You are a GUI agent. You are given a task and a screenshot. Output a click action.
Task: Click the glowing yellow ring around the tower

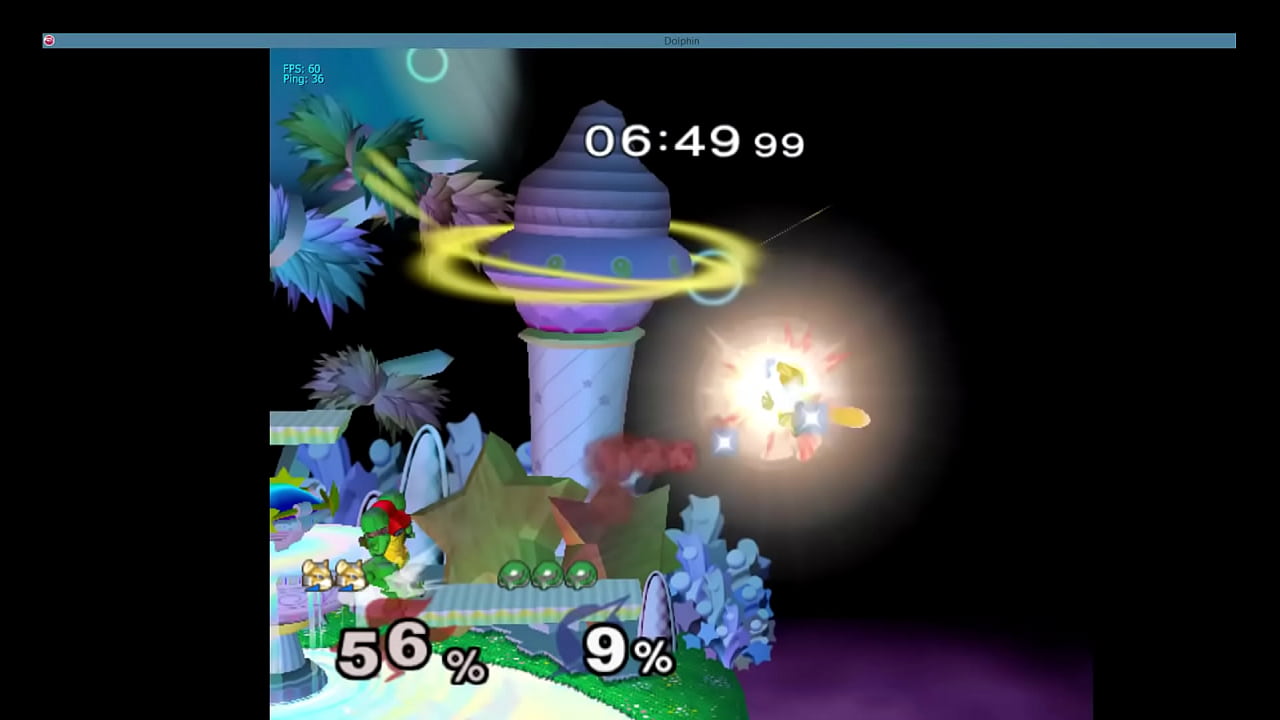450,250
